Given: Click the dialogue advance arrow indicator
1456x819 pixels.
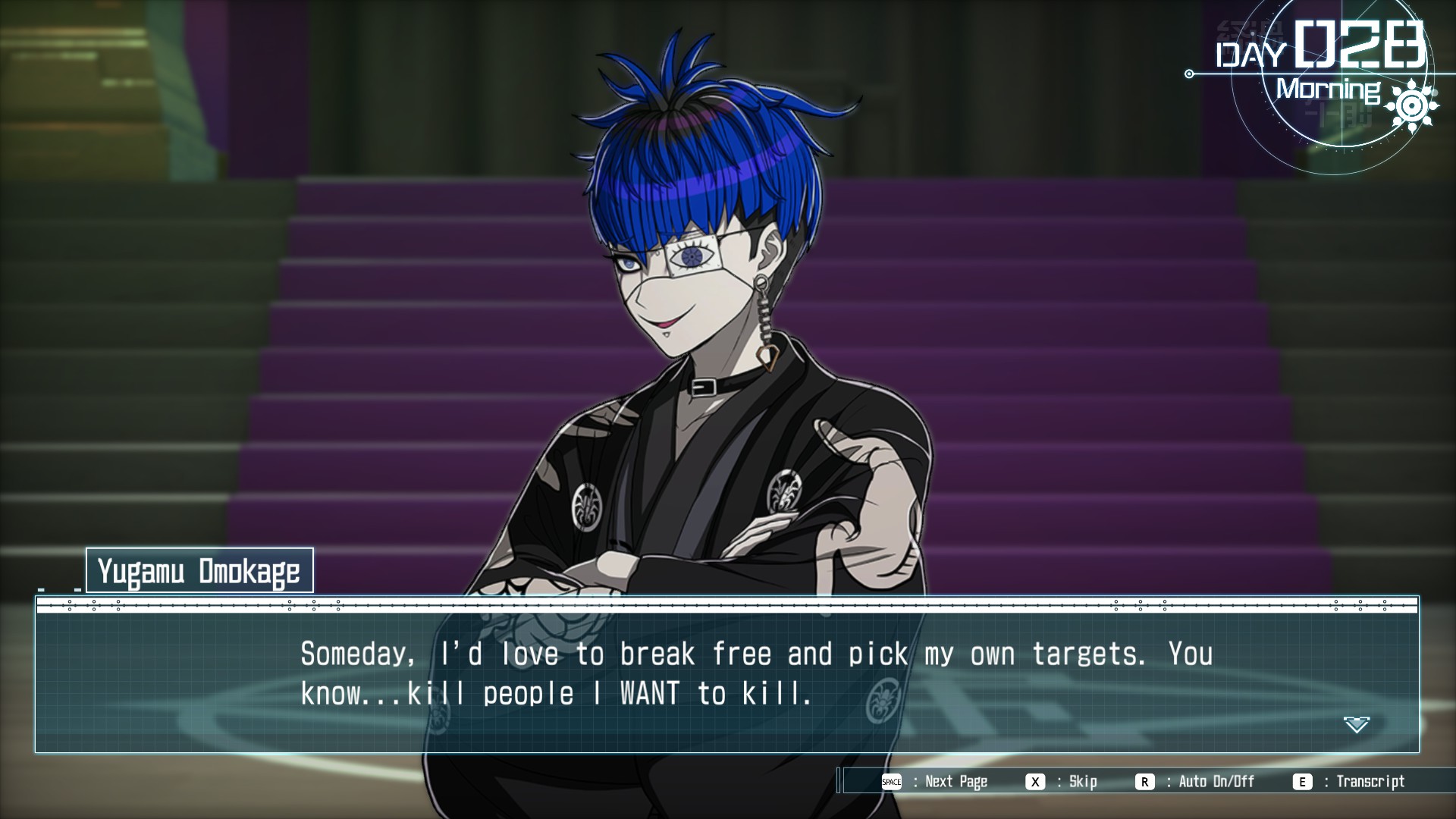Looking at the screenshot, I should coord(1356,725).
